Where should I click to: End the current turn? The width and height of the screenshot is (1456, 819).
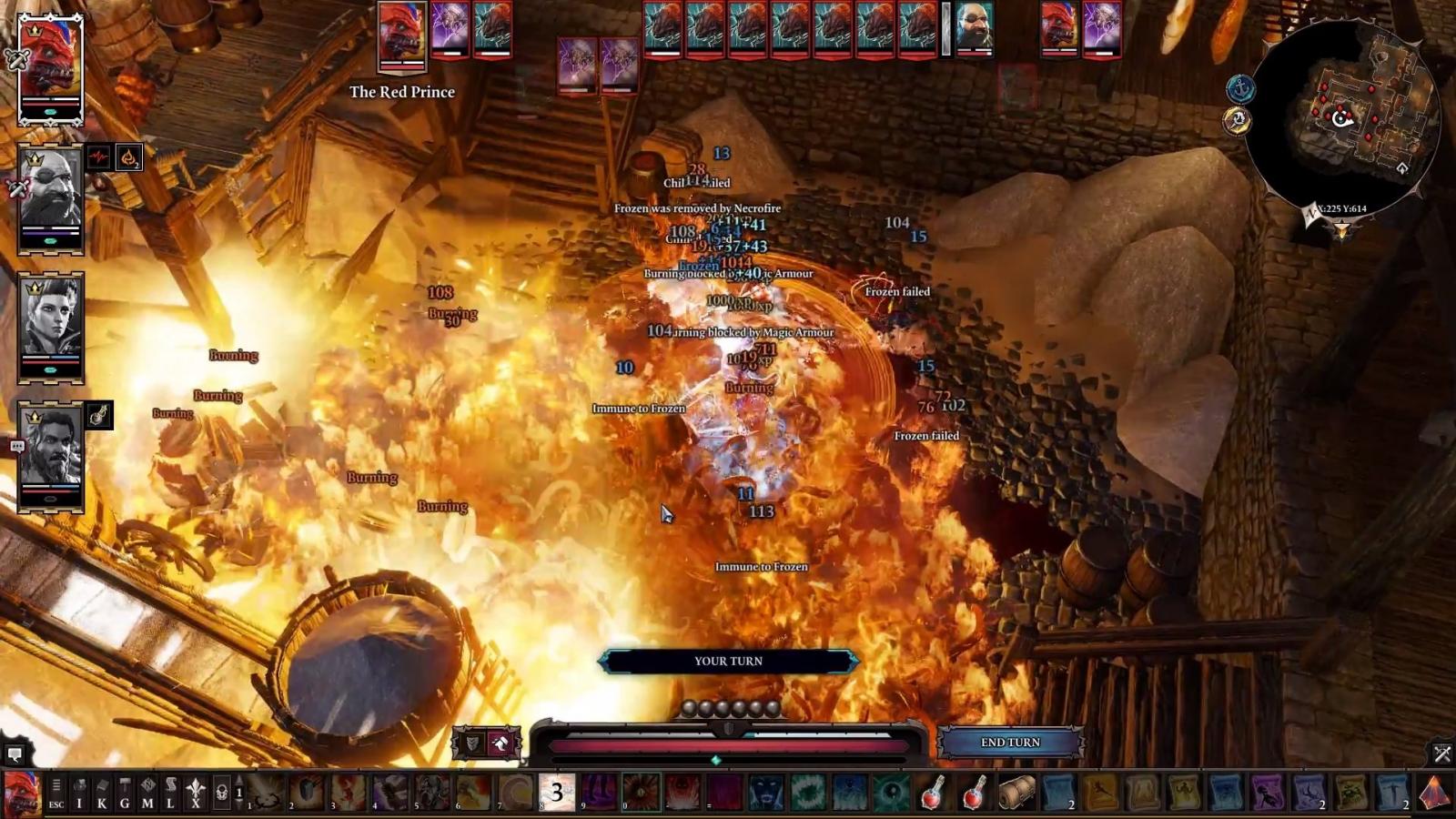click(1010, 743)
